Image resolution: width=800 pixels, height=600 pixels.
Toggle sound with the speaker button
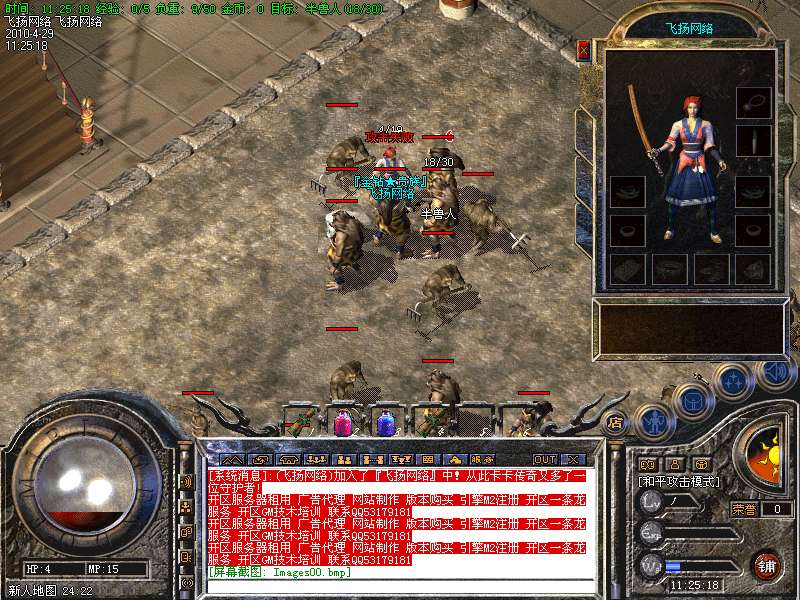[x=775, y=372]
